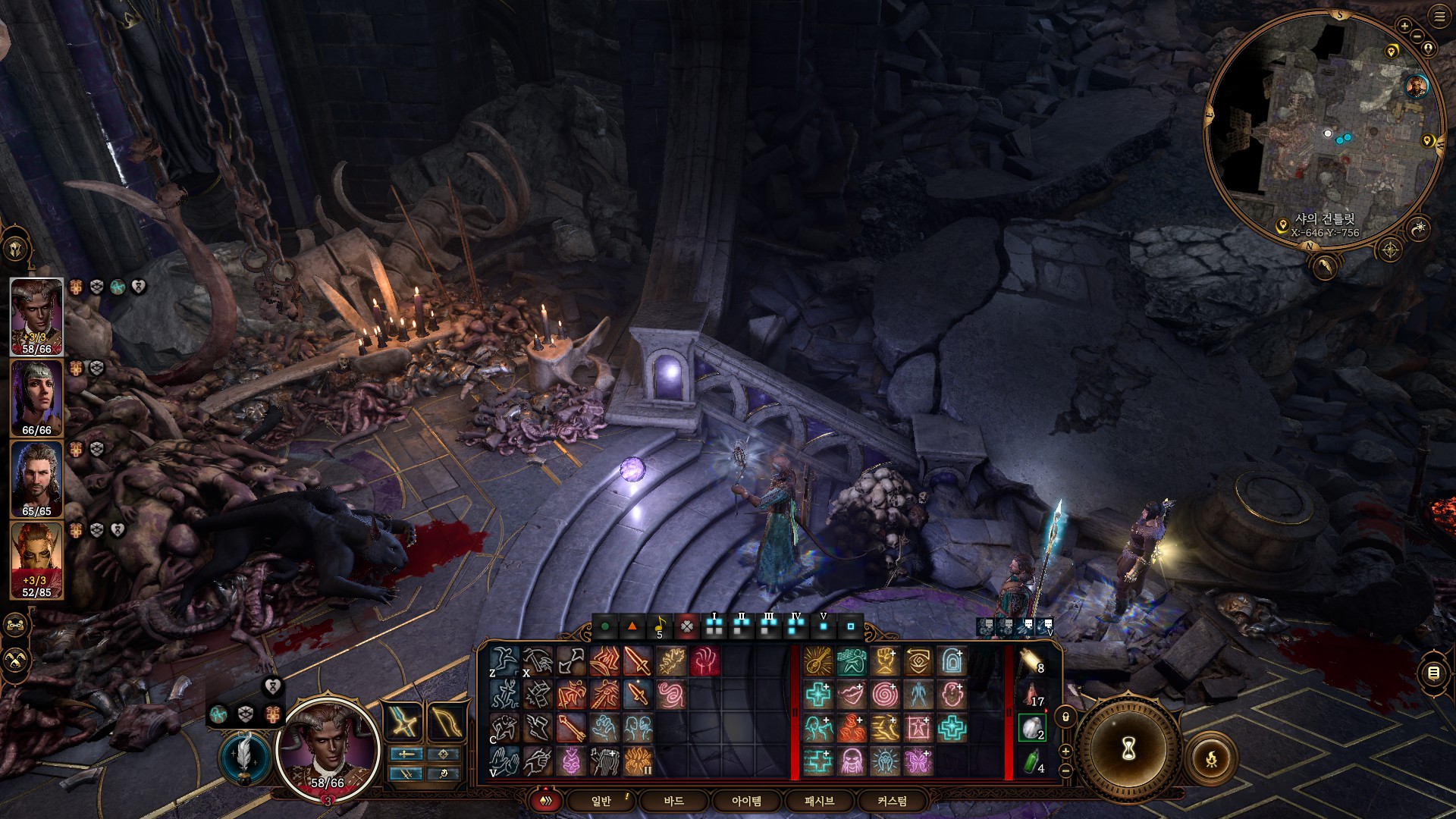Activate the feather inspiration passive icon
Viewport: 1456px width, 819px height.
[x=245, y=755]
